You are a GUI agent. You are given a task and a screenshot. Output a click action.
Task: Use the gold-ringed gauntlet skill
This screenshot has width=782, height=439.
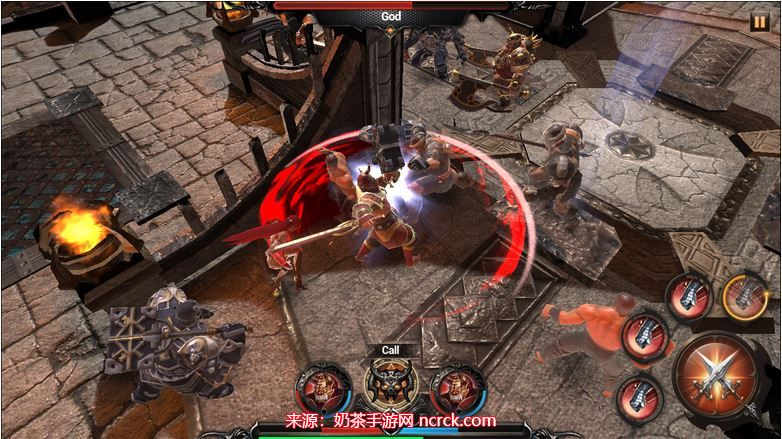745,297
